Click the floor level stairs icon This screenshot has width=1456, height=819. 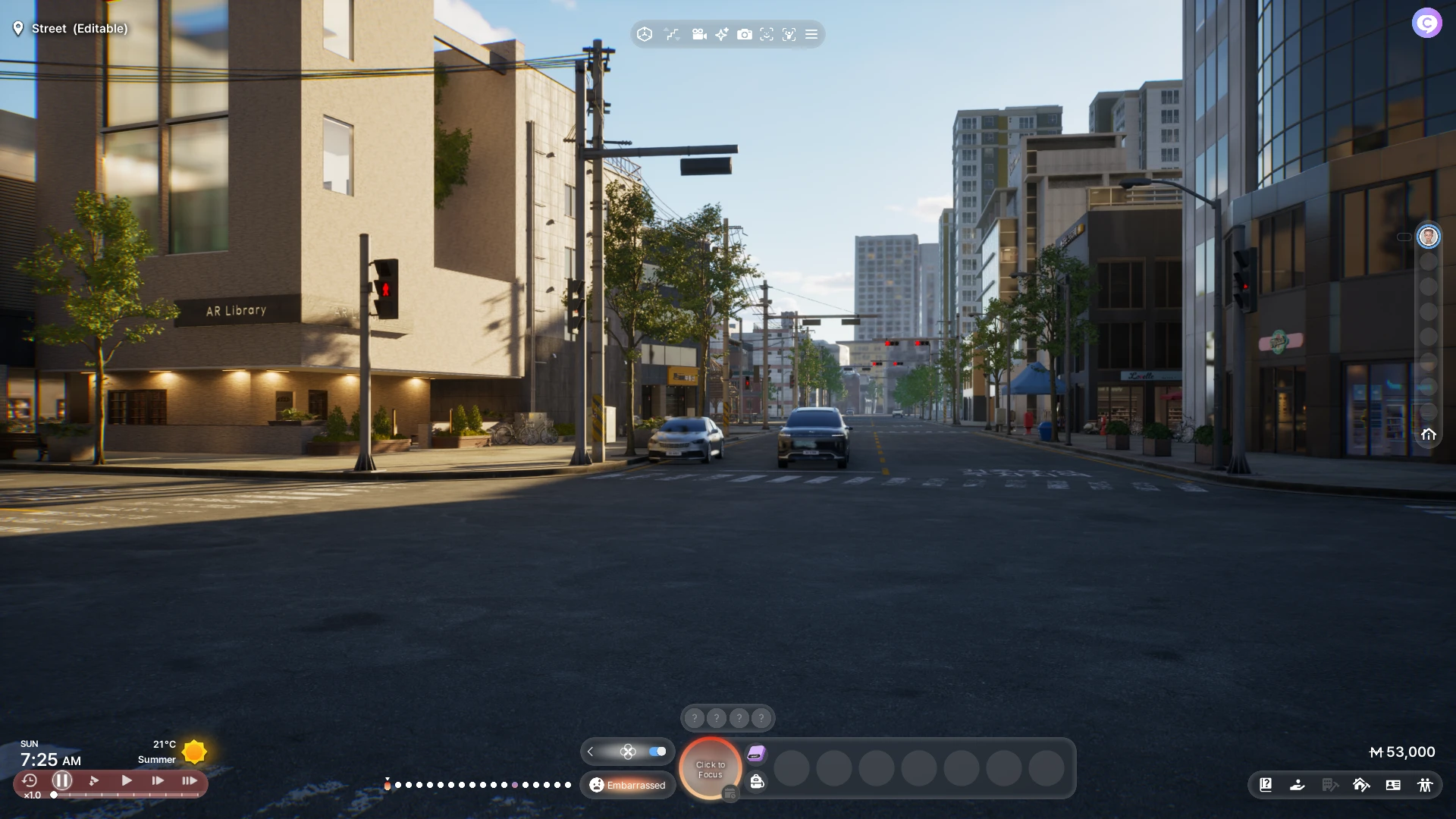672,34
